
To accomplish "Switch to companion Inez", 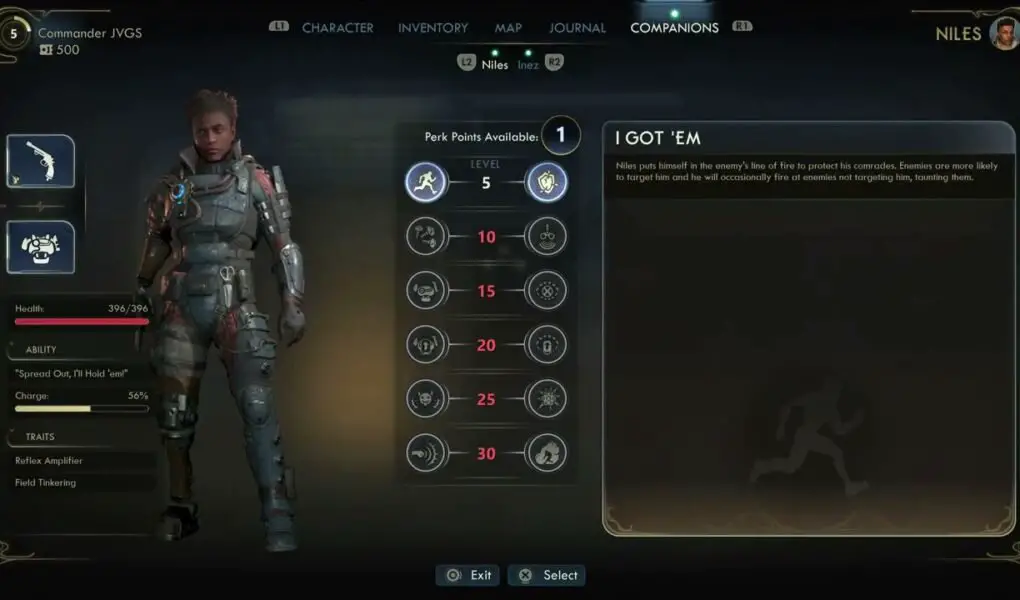I will pyautogui.click(x=527, y=65).
